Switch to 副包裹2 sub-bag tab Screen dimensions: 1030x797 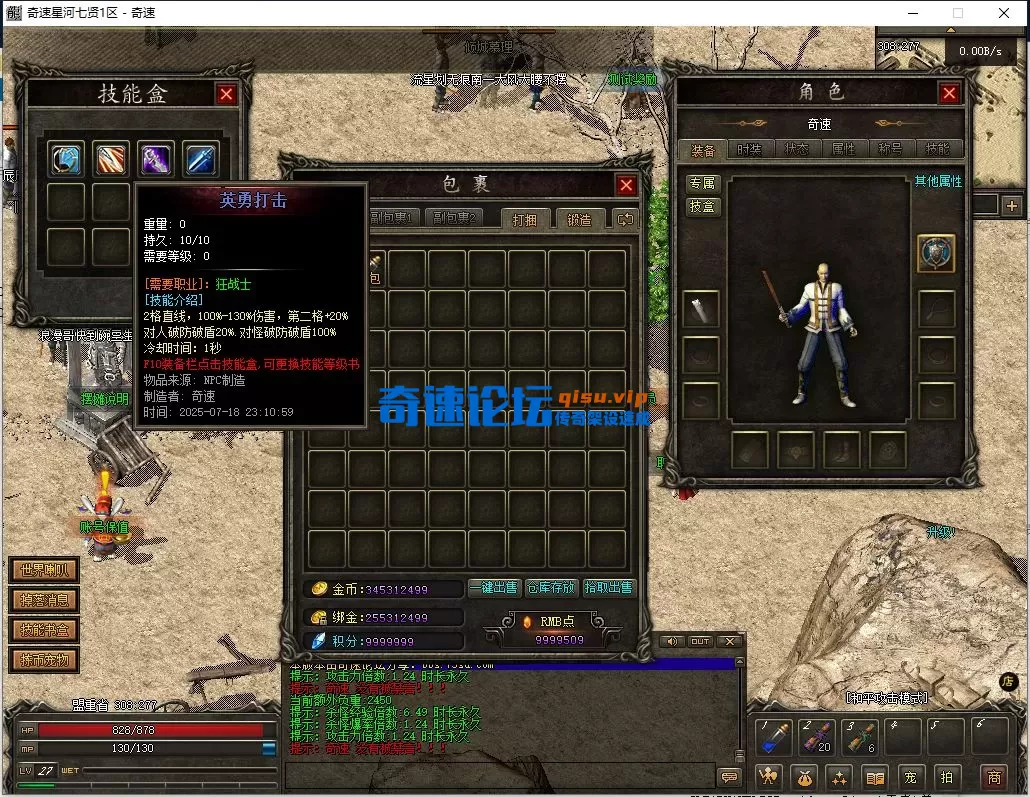point(453,218)
